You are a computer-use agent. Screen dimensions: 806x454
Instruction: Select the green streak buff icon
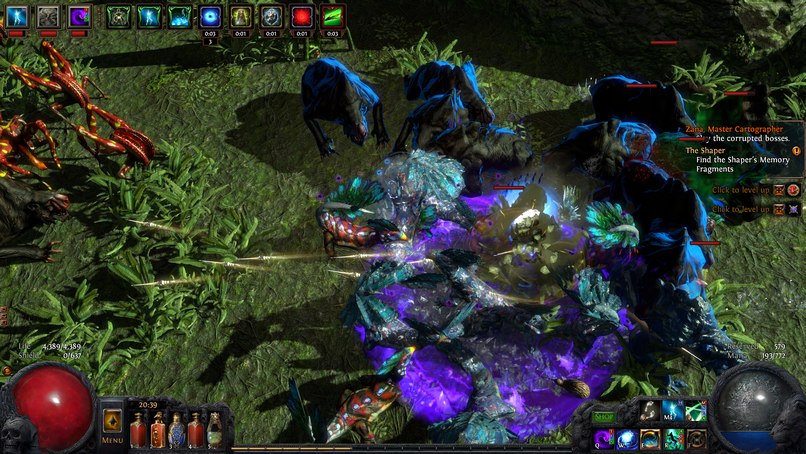(333, 16)
